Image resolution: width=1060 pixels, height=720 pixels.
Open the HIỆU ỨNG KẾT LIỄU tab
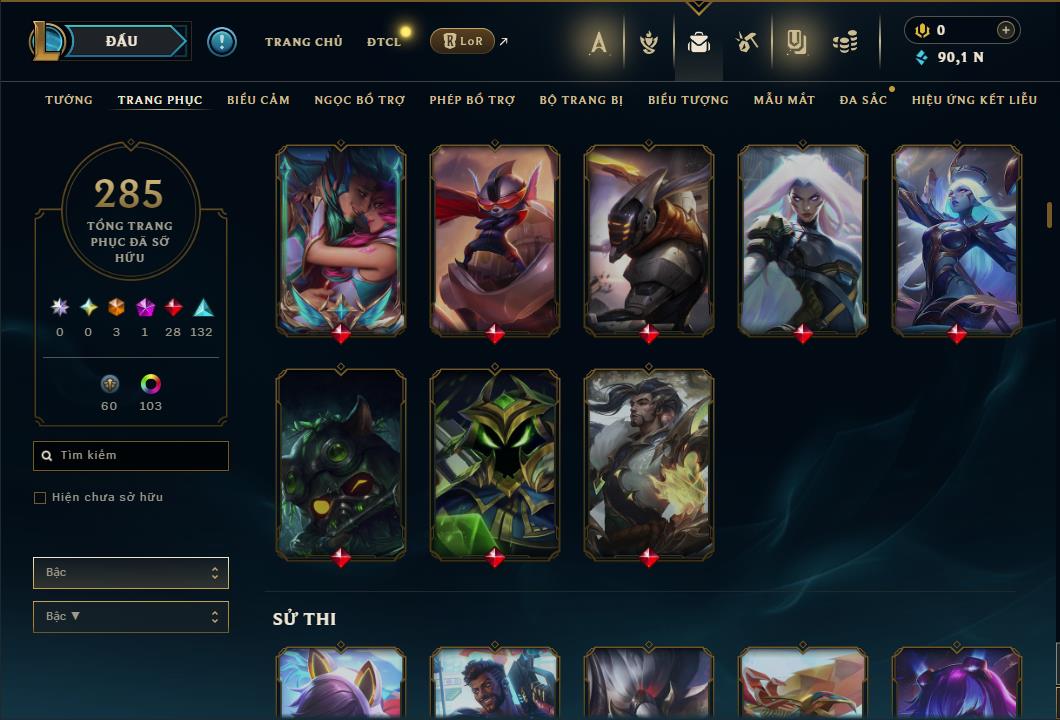pos(974,100)
